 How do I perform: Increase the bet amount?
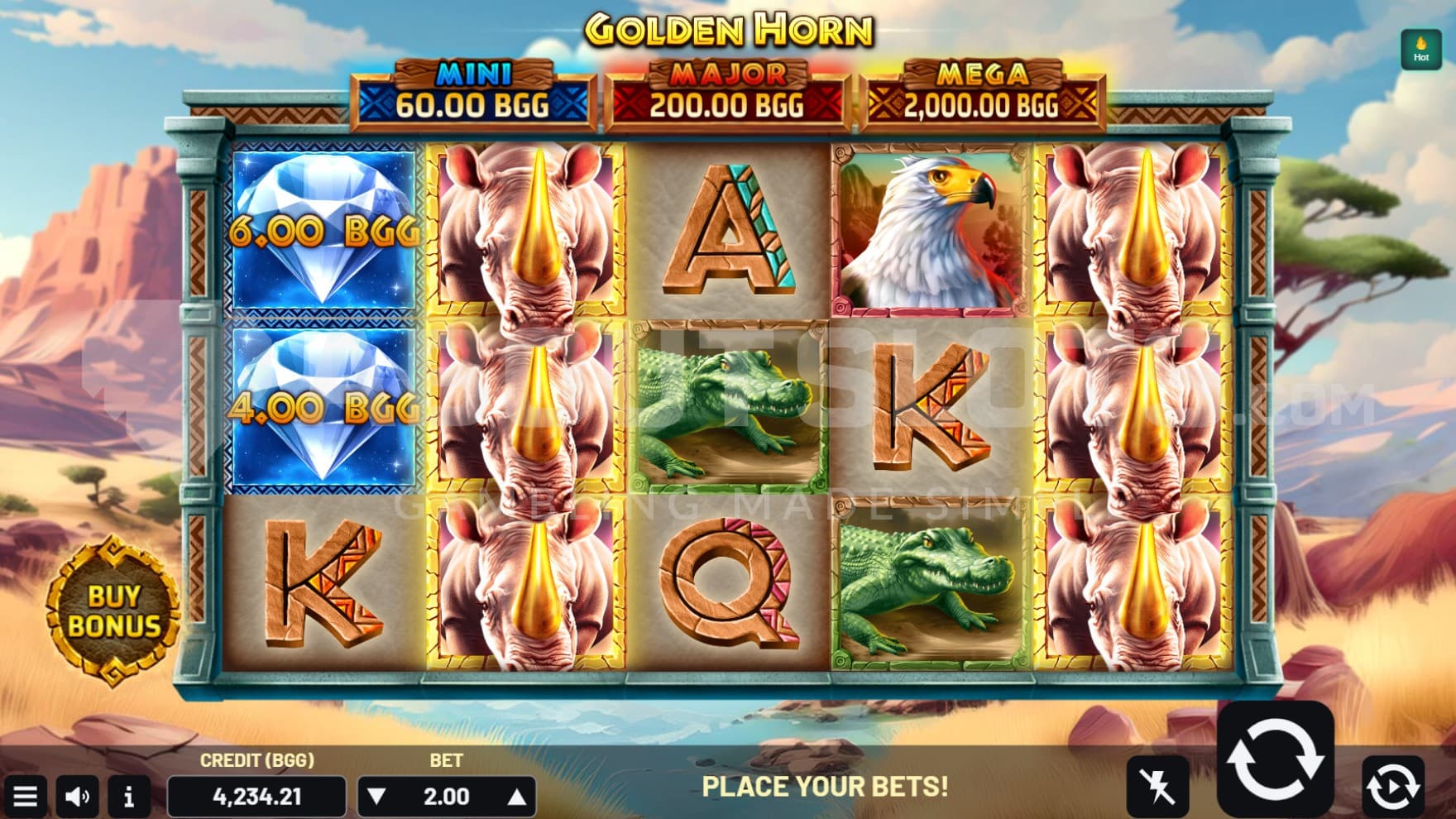point(516,797)
